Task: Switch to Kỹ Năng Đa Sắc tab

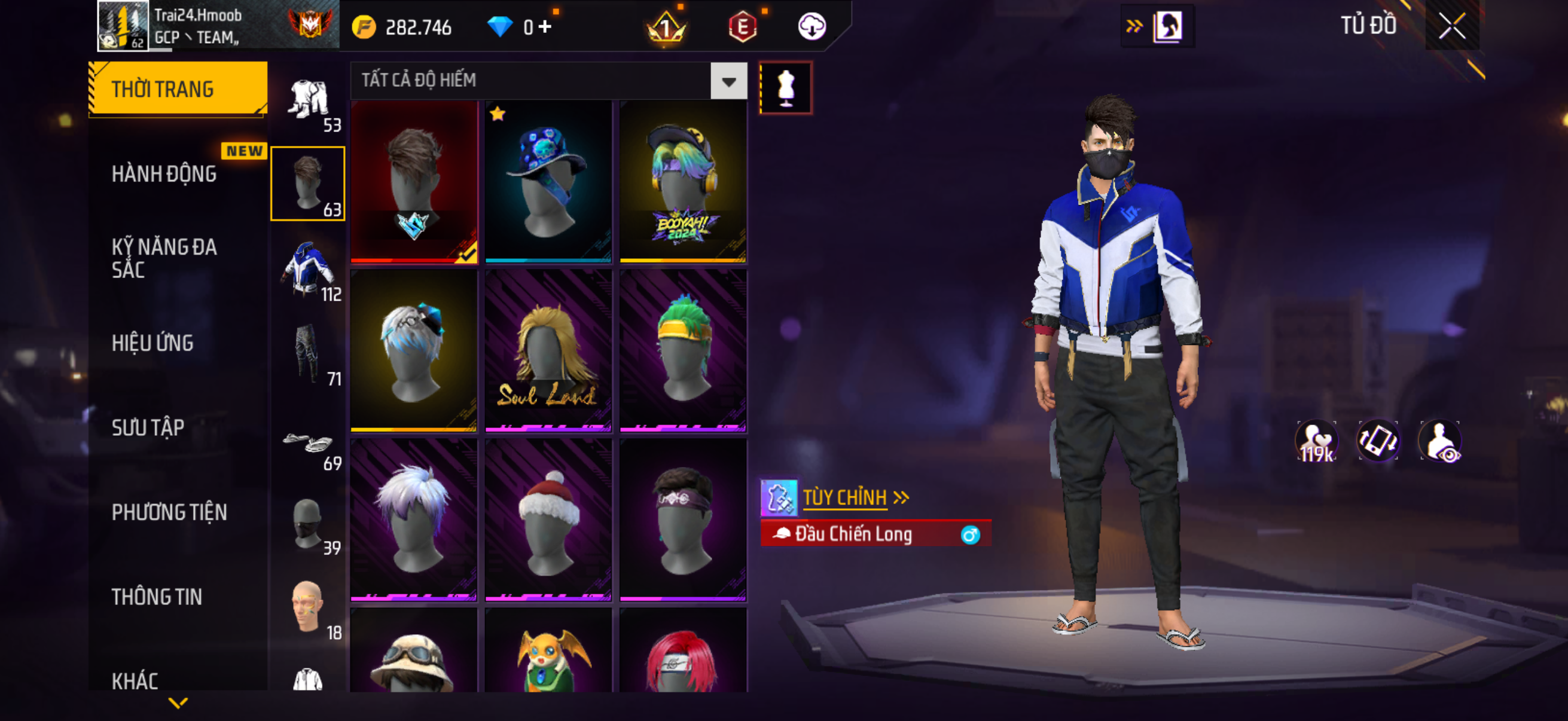Action: (164, 258)
